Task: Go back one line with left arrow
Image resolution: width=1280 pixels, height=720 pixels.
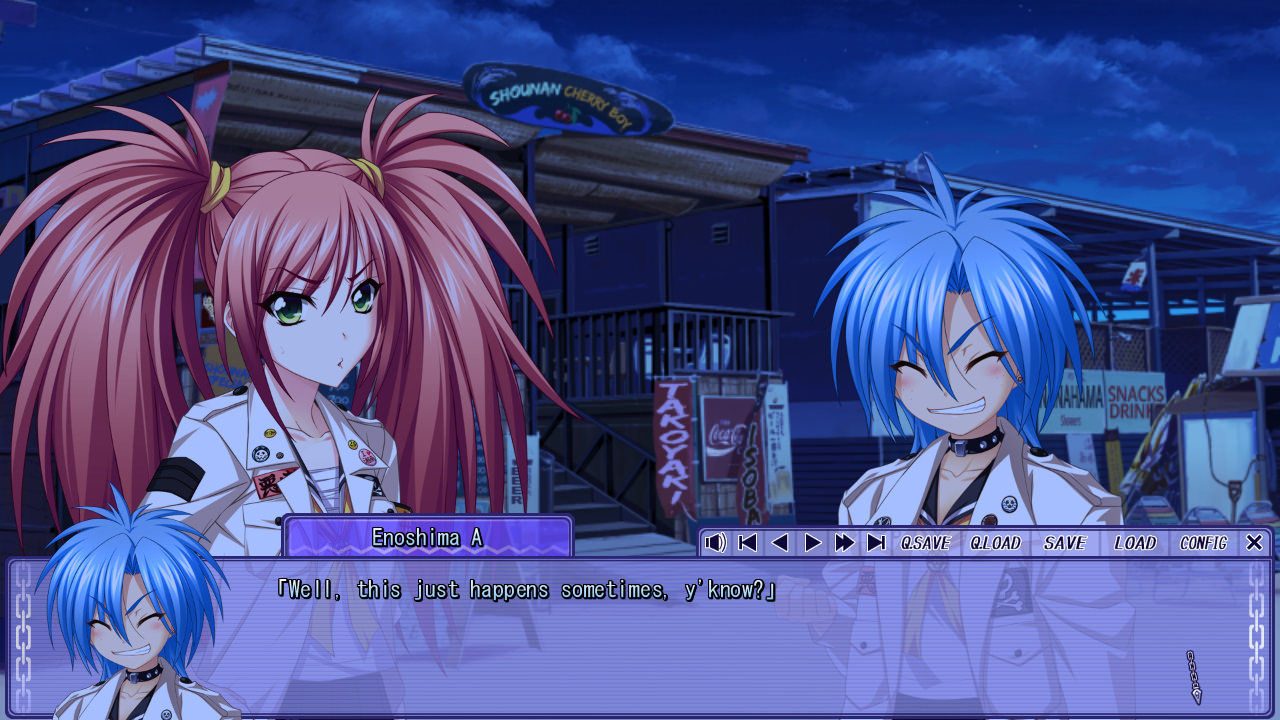Action: [780, 543]
